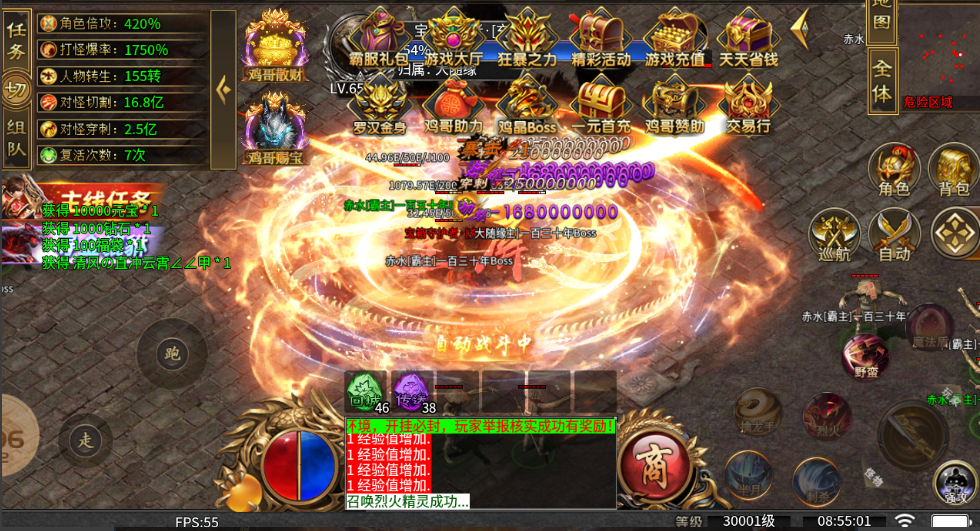
Task: Switch to 跑 run movement mode
Action: pyautogui.click(x=171, y=353)
